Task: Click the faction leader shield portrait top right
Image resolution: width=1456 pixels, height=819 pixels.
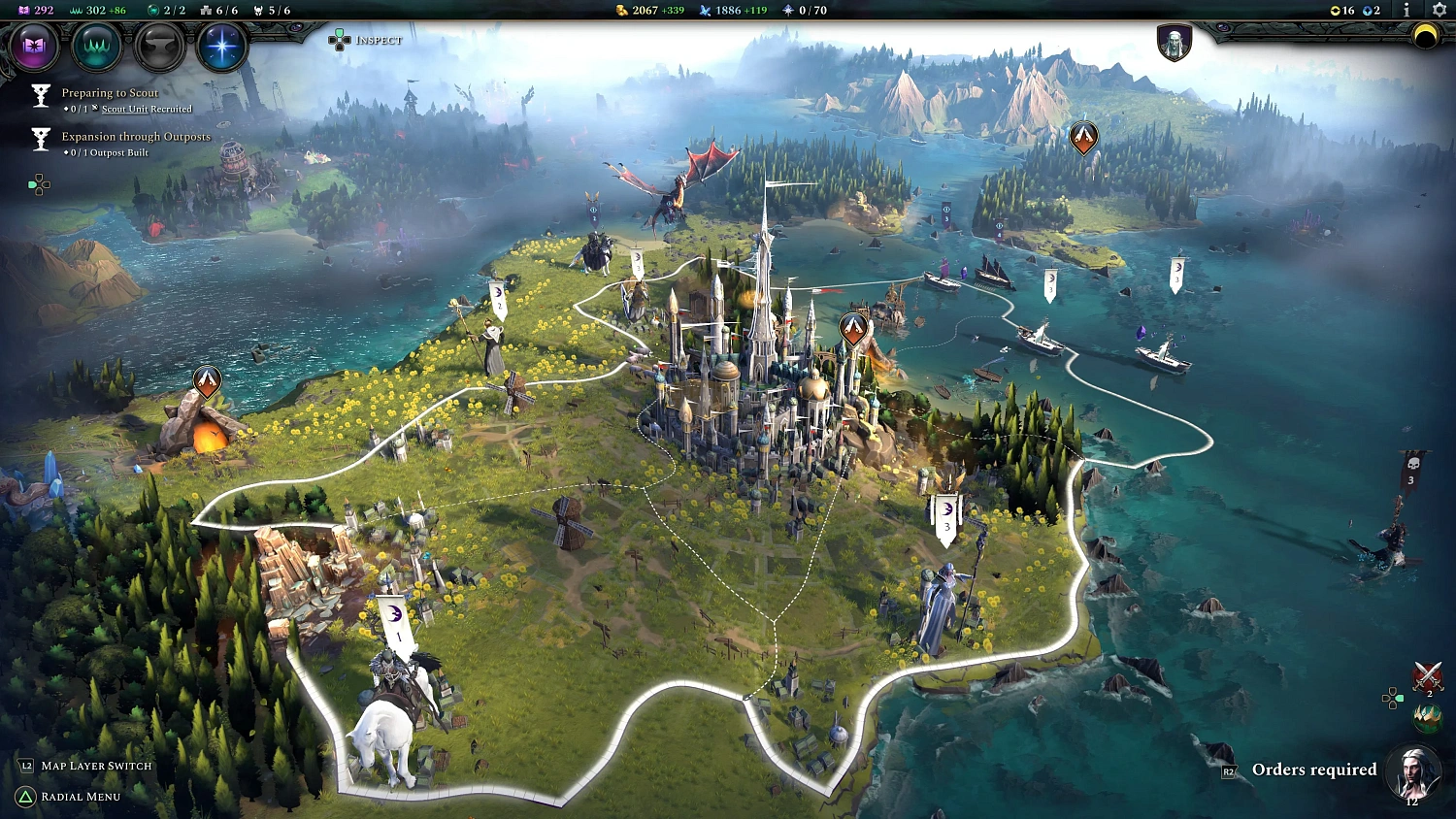Action: tap(1174, 45)
